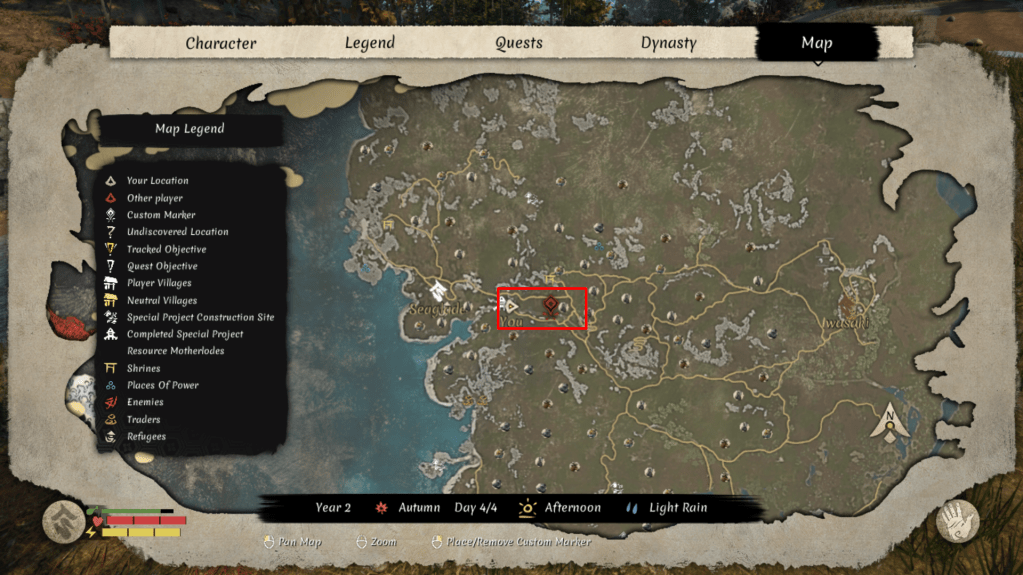Select the Places Of Power legend entry
The image size is (1023, 575).
click(x=162, y=385)
